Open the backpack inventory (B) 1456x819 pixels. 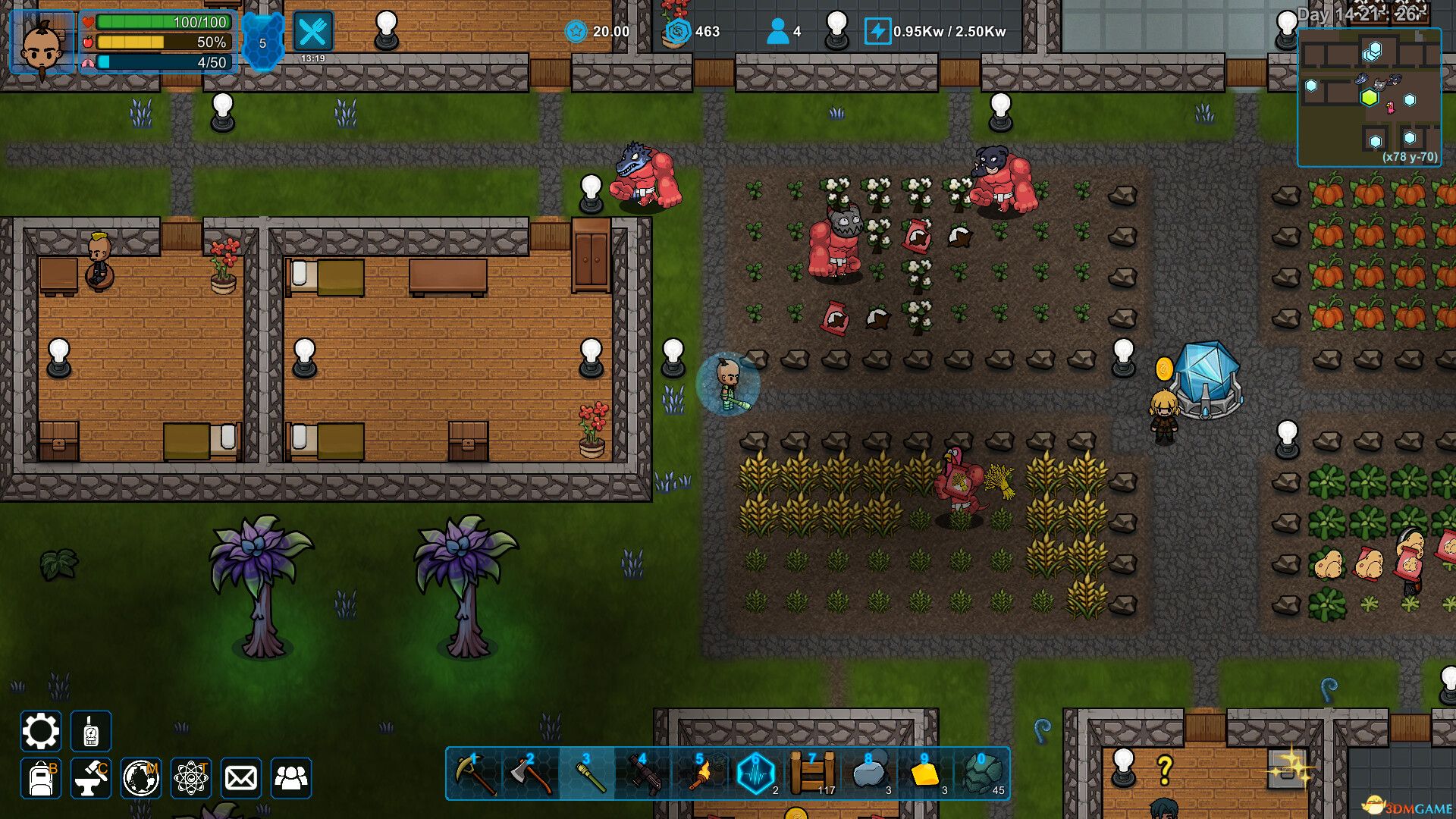point(41,778)
